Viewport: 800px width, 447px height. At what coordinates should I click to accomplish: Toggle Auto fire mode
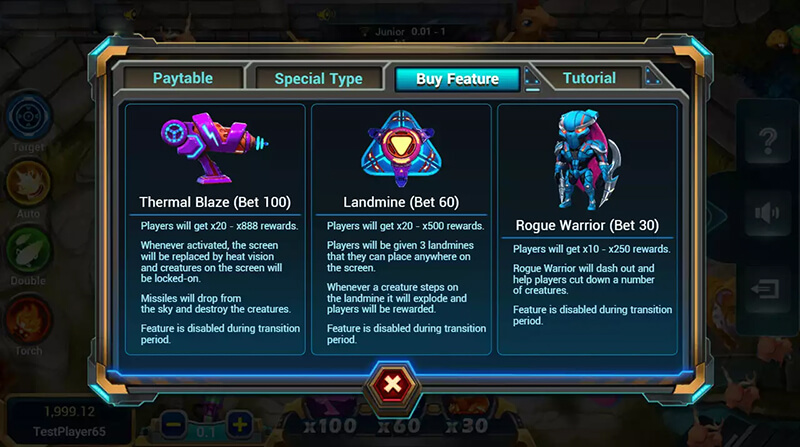(x=28, y=182)
